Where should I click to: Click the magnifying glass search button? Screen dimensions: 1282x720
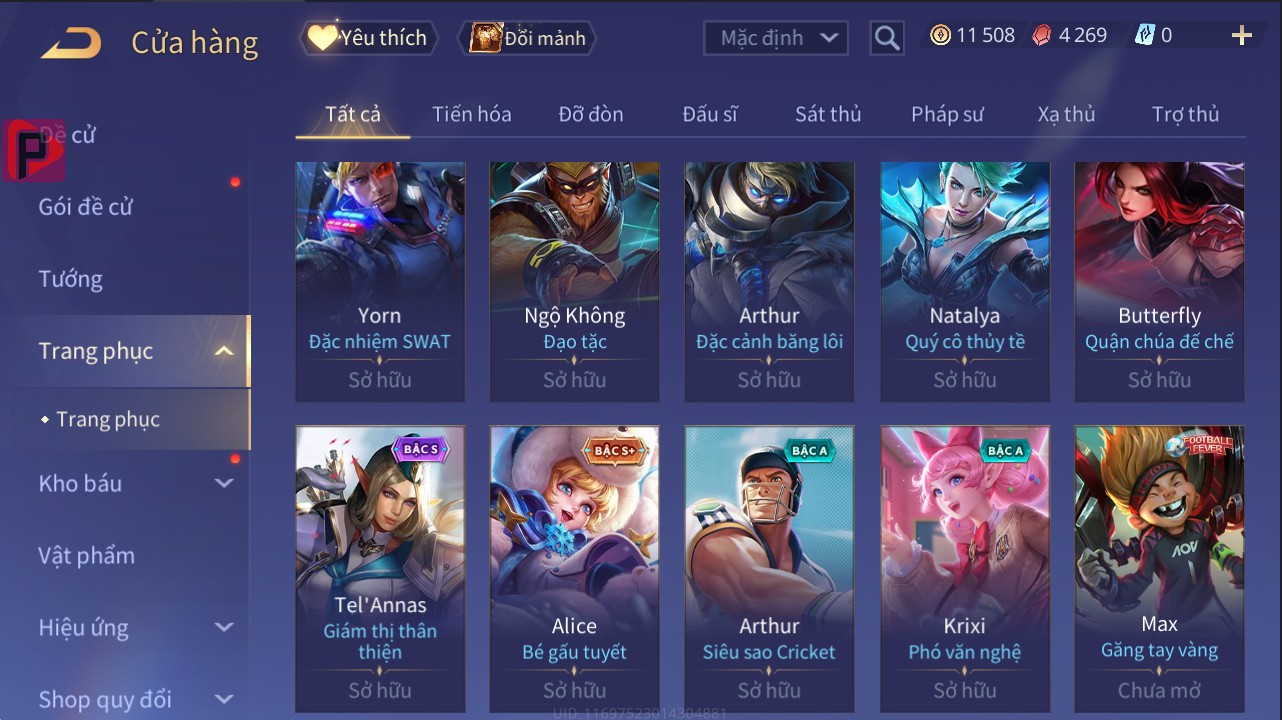[x=886, y=38]
